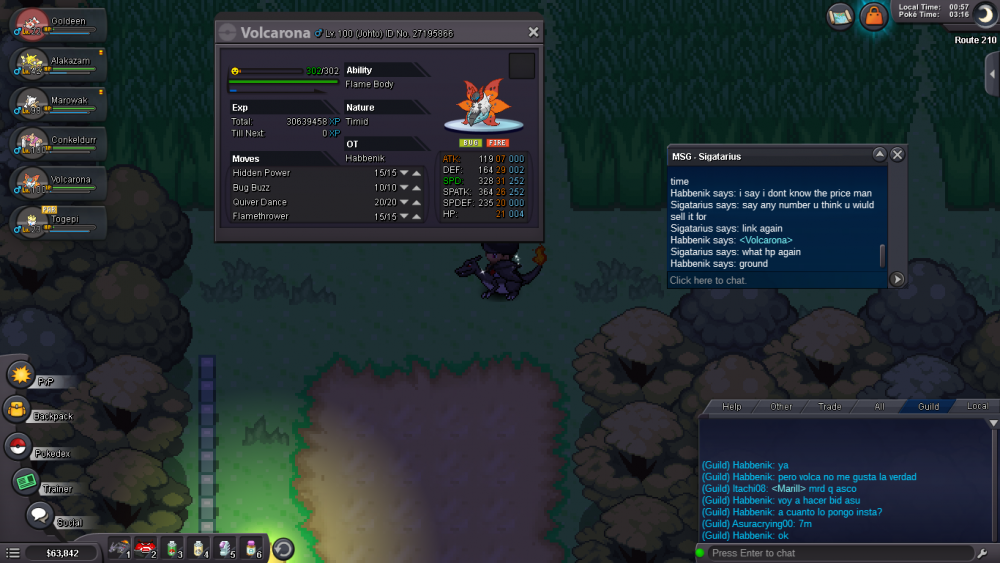Show the Trainer card
Image resolution: width=1000 pixels, height=563 pixels.
pyautogui.click(x=26, y=481)
